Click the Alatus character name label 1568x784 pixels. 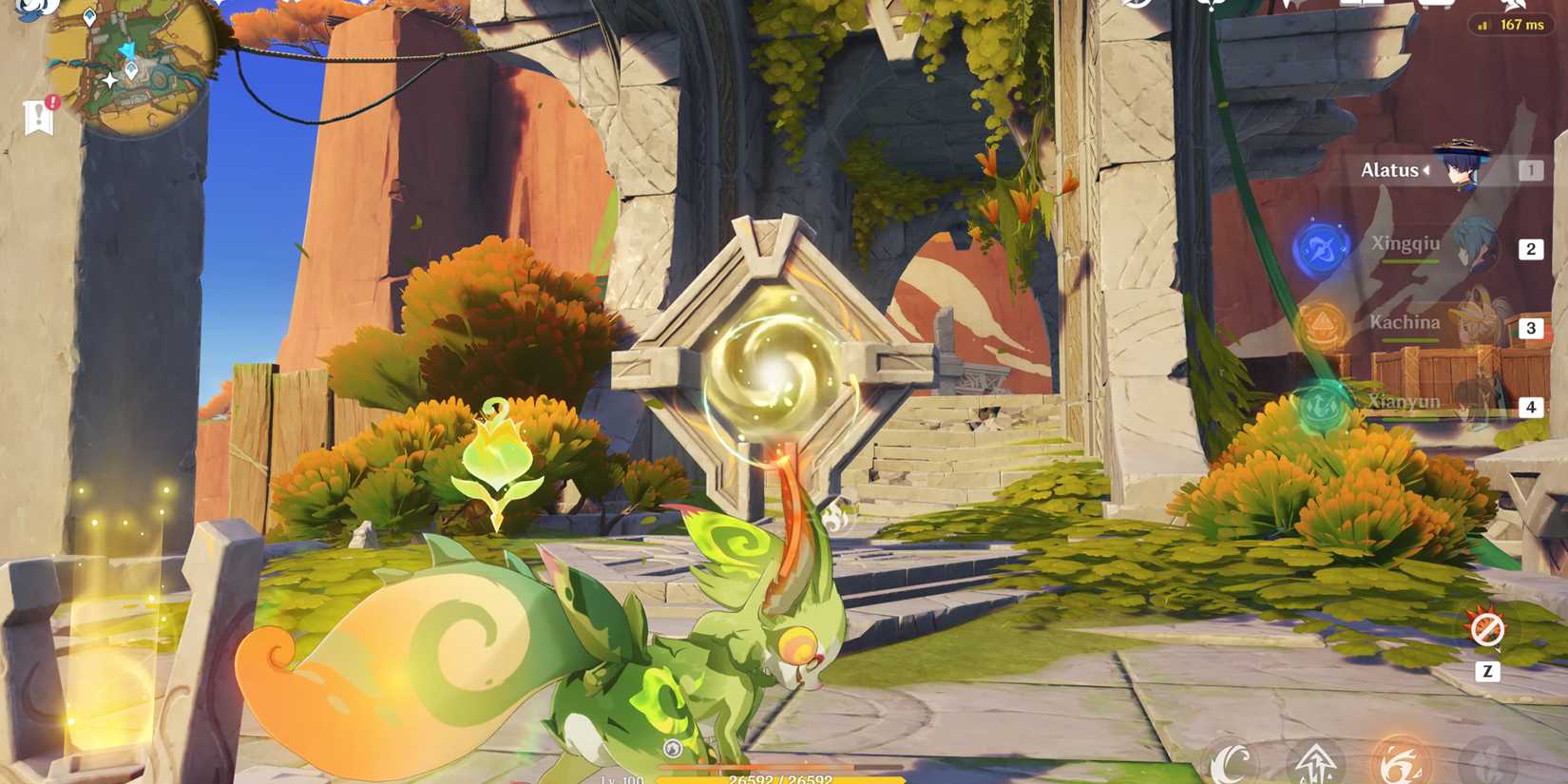[x=1388, y=169]
